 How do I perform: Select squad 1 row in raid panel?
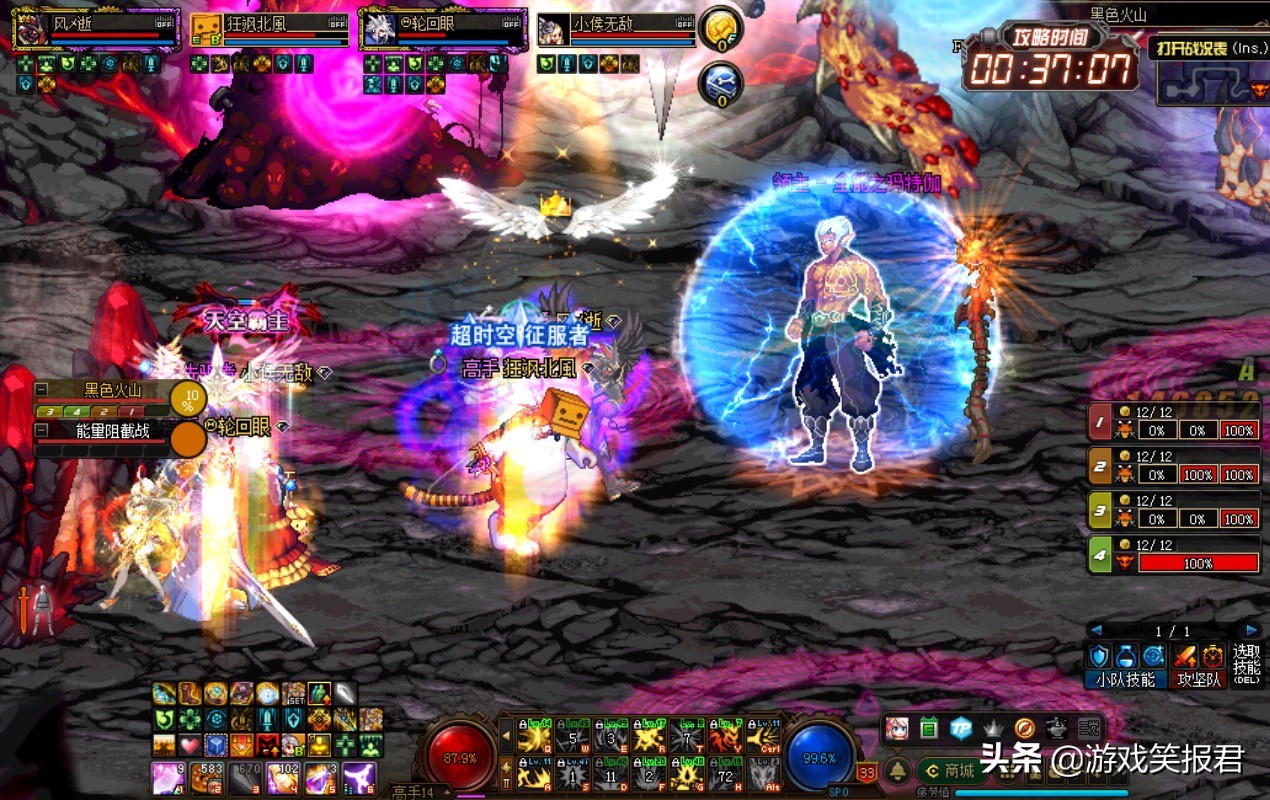tap(1174, 425)
